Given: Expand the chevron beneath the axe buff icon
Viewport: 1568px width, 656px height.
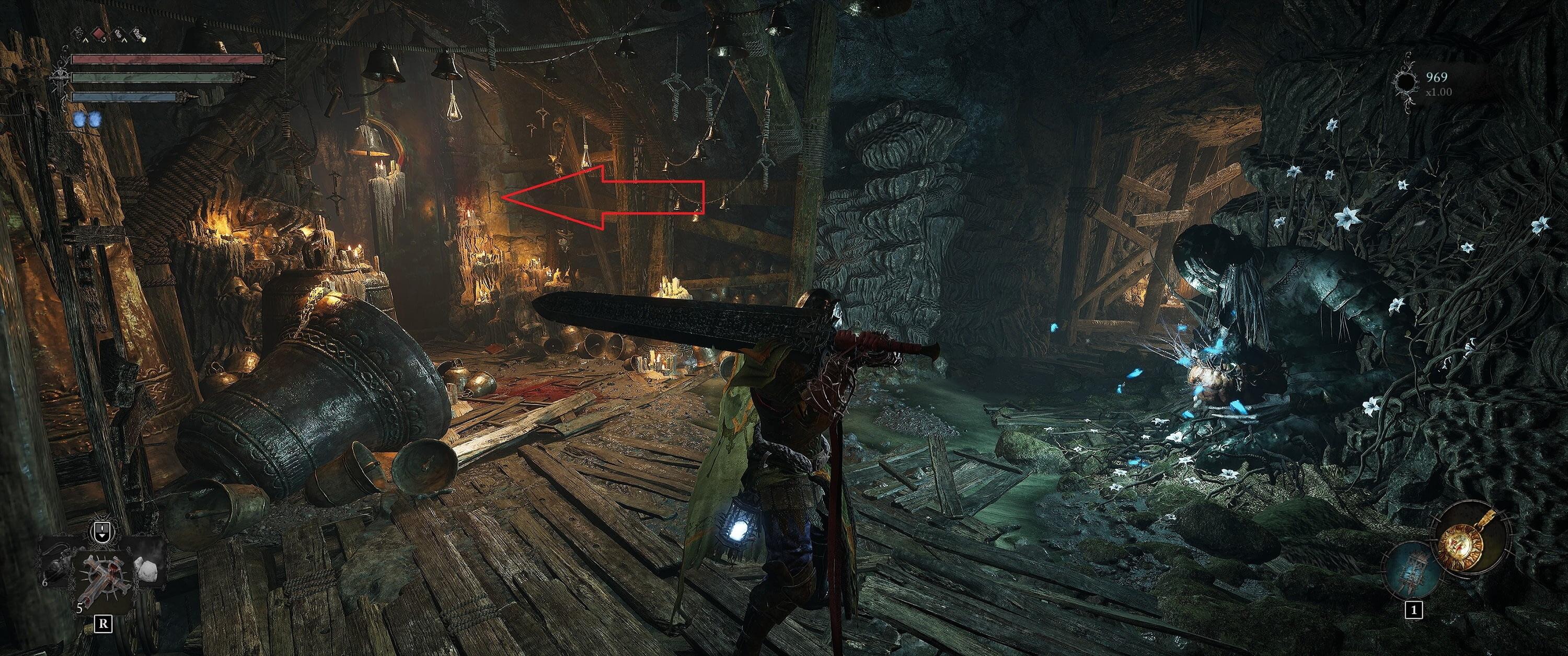Looking at the screenshot, I should 124,40.
